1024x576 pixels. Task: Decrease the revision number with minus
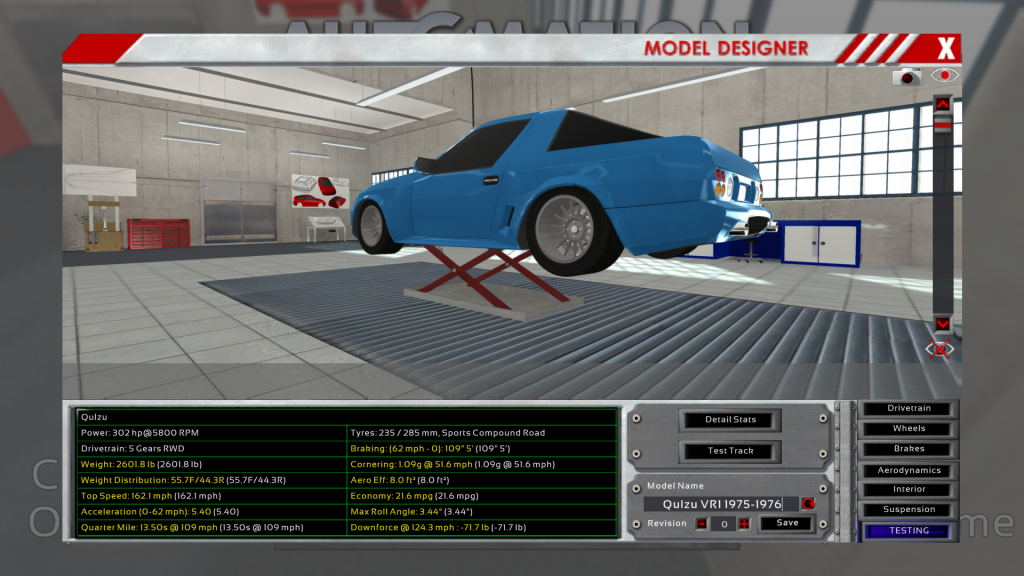tap(702, 523)
